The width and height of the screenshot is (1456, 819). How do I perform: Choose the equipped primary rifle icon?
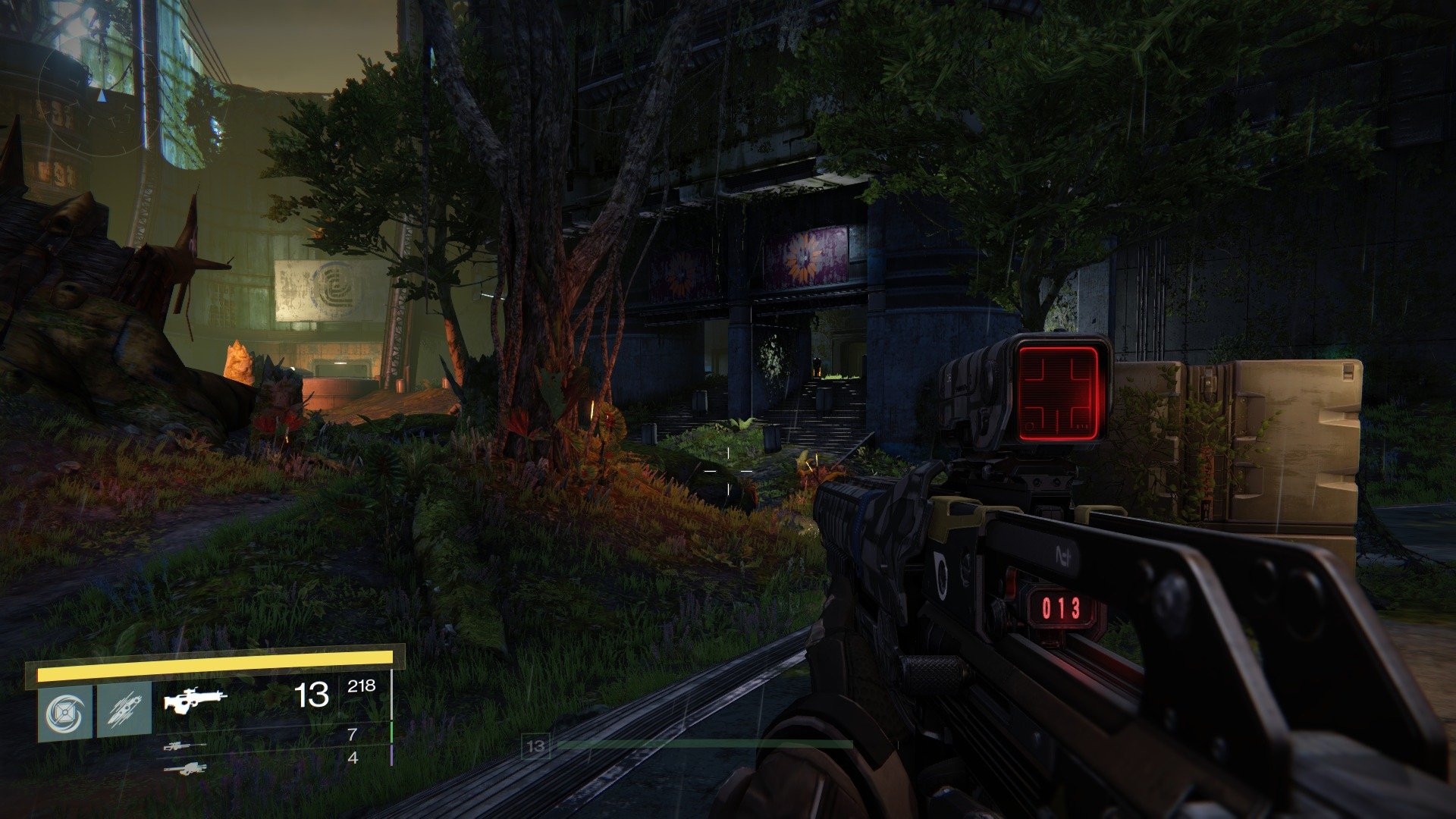tap(196, 699)
